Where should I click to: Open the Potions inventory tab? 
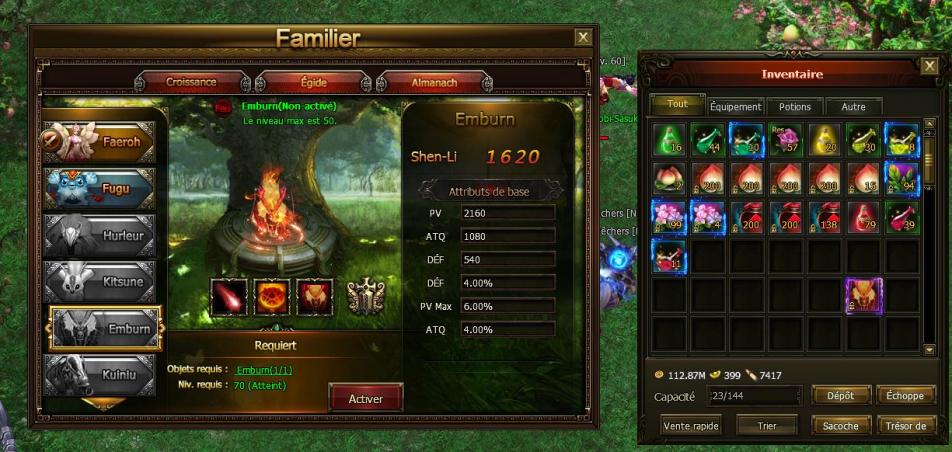click(795, 106)
